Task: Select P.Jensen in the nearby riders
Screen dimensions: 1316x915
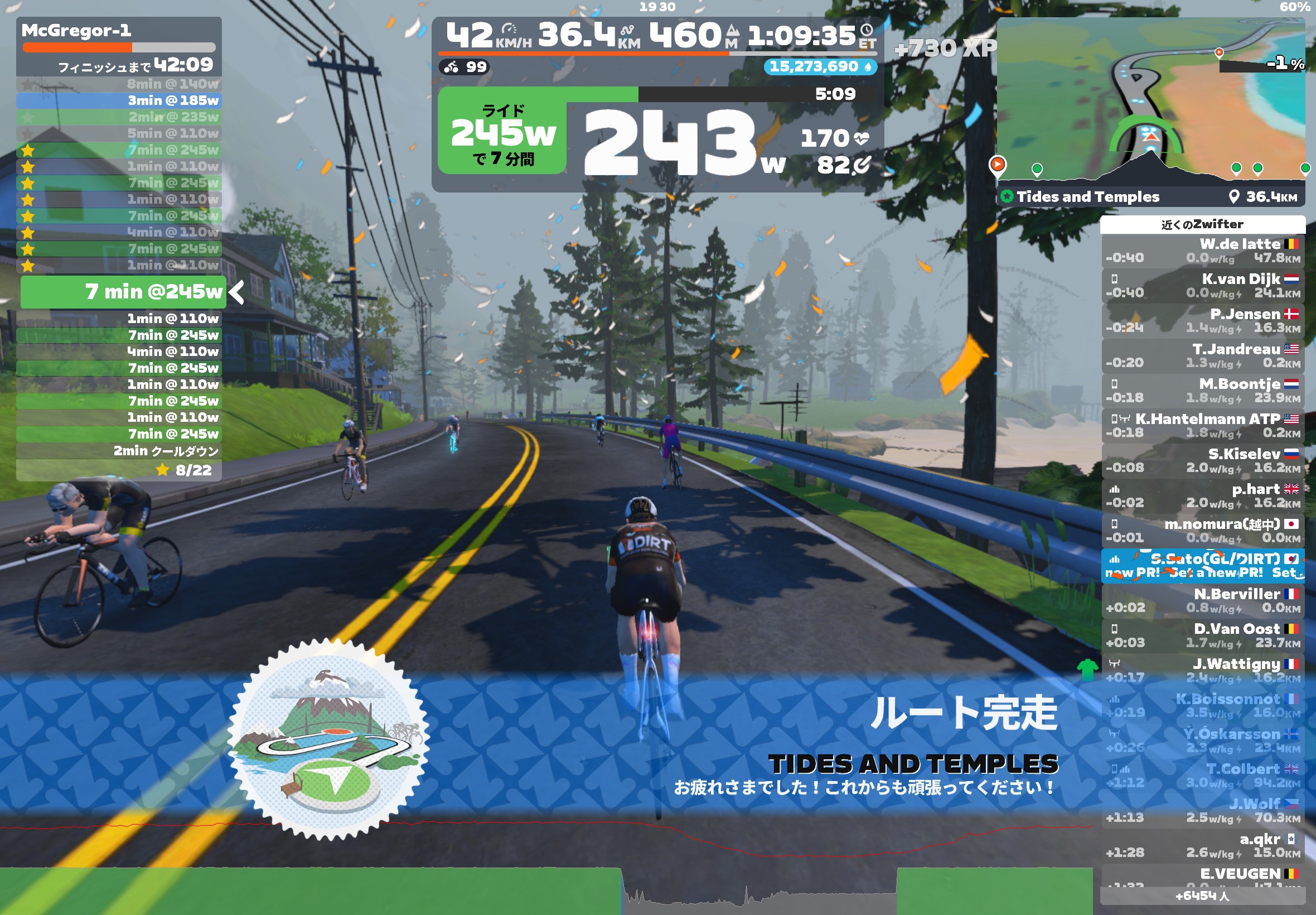Action: [1202, 321]
